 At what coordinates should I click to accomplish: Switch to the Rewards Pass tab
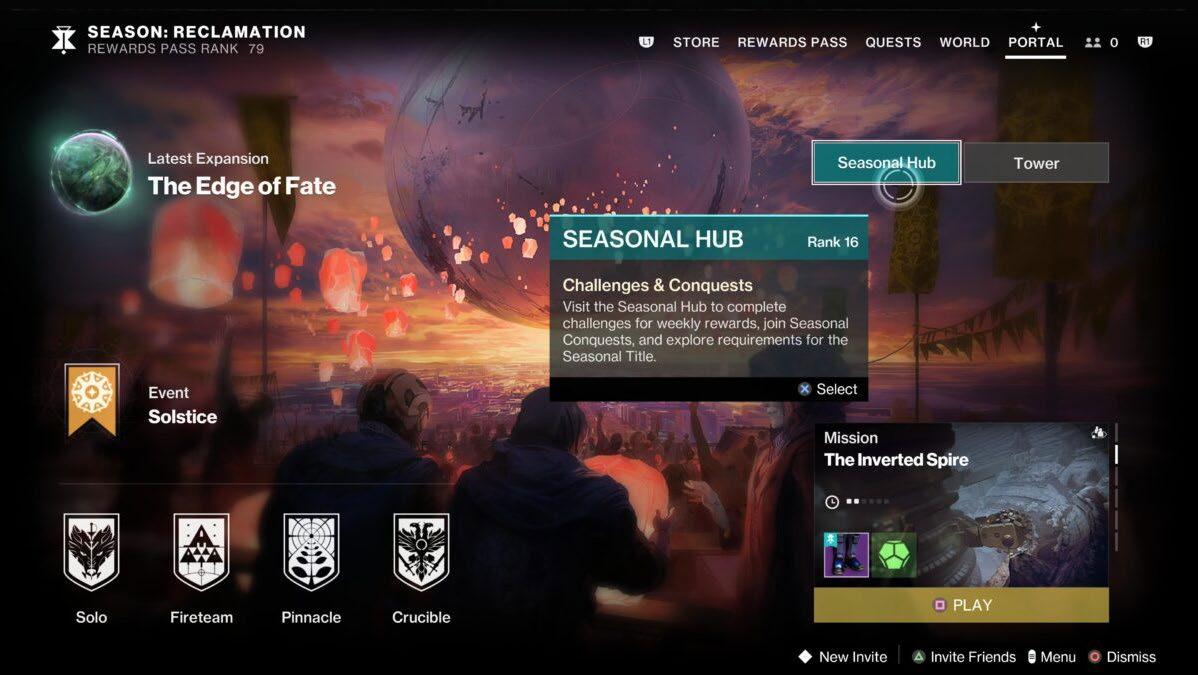[x=792, y=42]
